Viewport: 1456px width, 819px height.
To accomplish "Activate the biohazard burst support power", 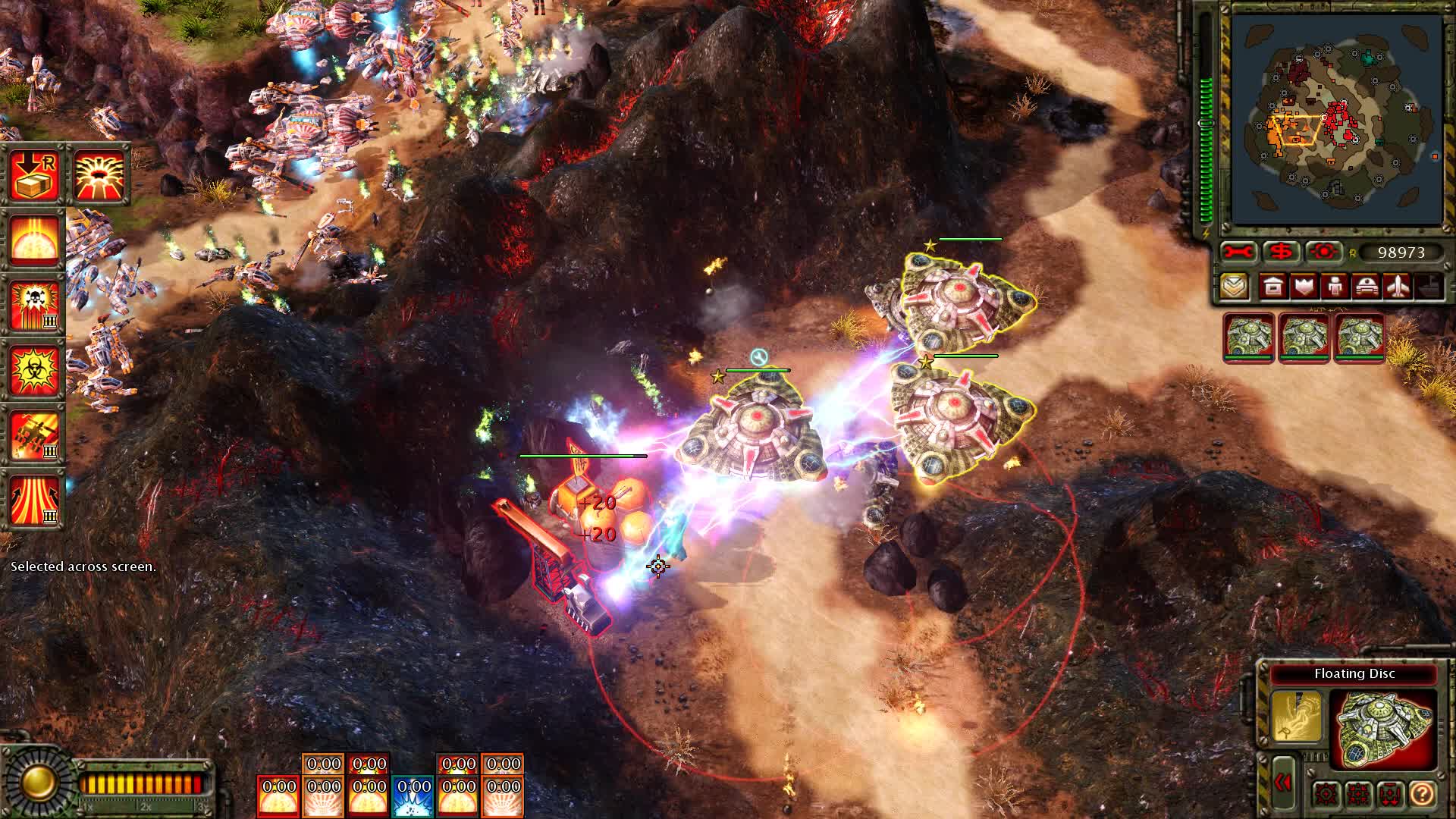I will [35, 369].
